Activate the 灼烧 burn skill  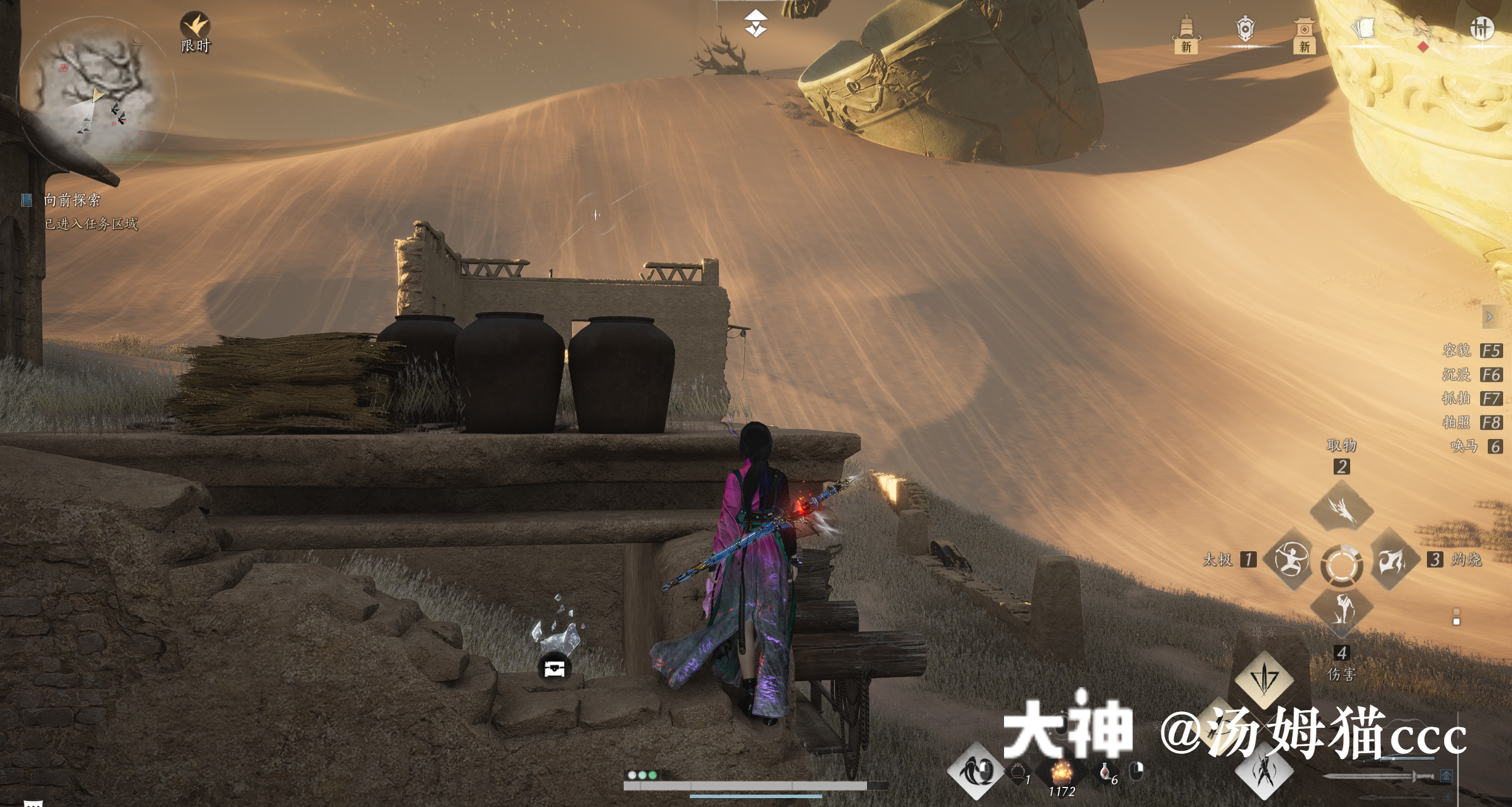coord(1392,560)
